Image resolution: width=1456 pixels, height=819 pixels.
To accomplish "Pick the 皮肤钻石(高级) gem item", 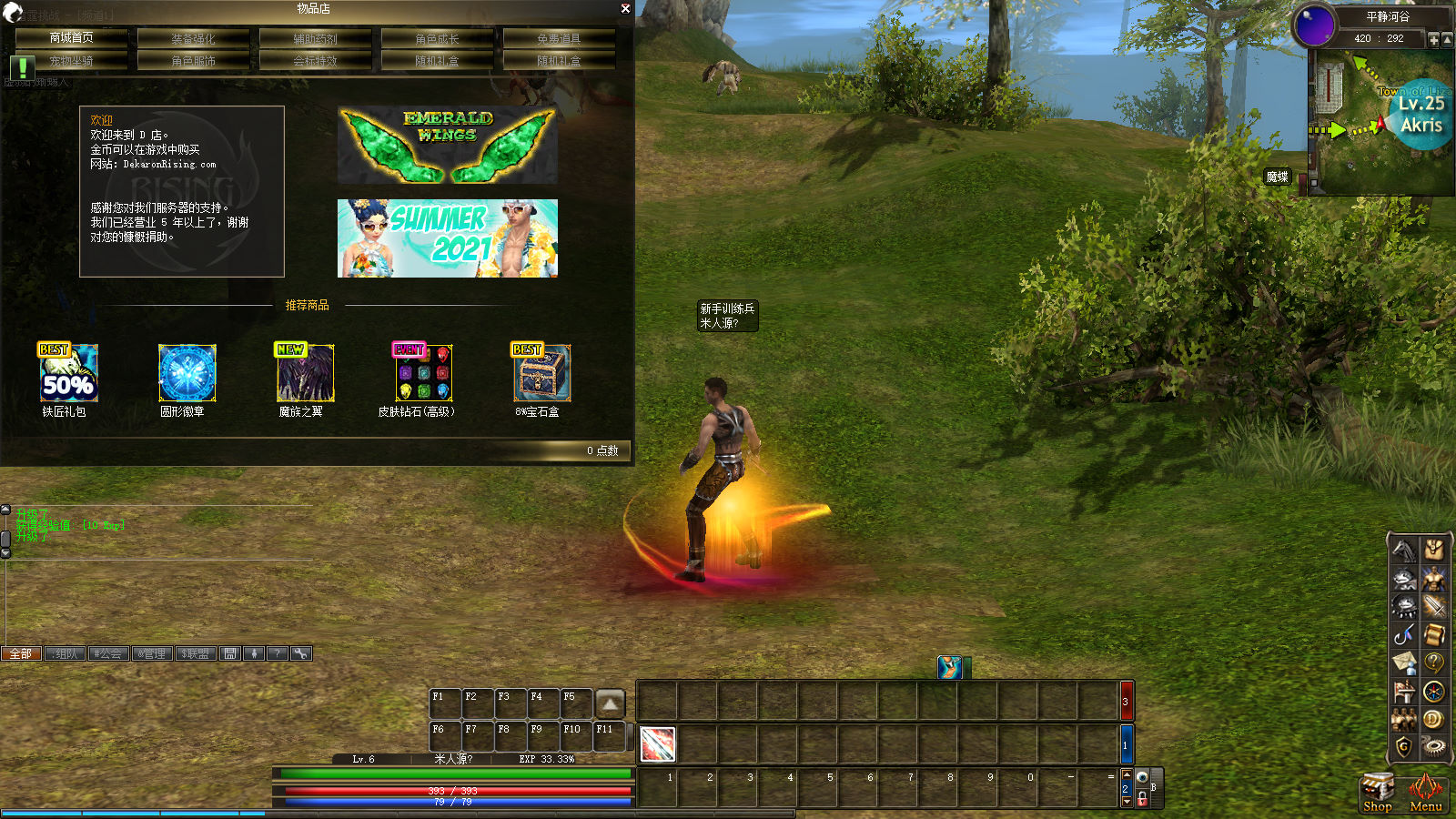I will (423, 373).
